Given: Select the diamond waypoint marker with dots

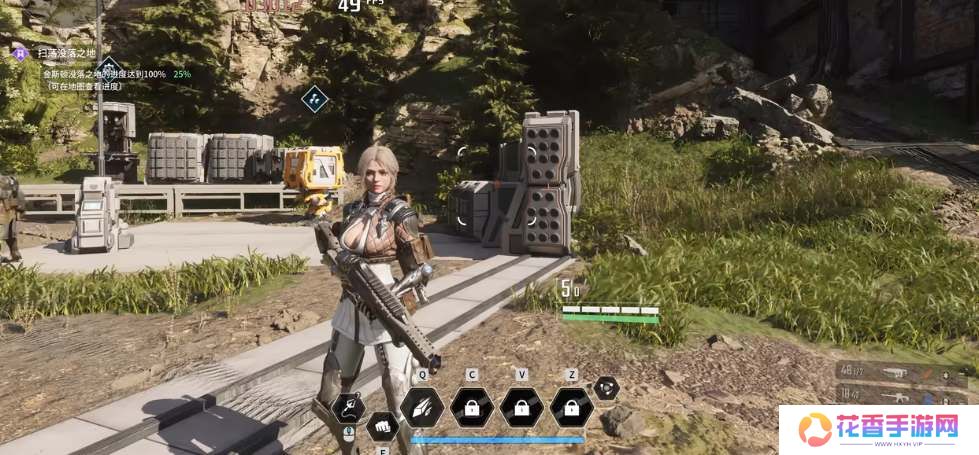Looking at the screenshot, I should pos(315,98).
